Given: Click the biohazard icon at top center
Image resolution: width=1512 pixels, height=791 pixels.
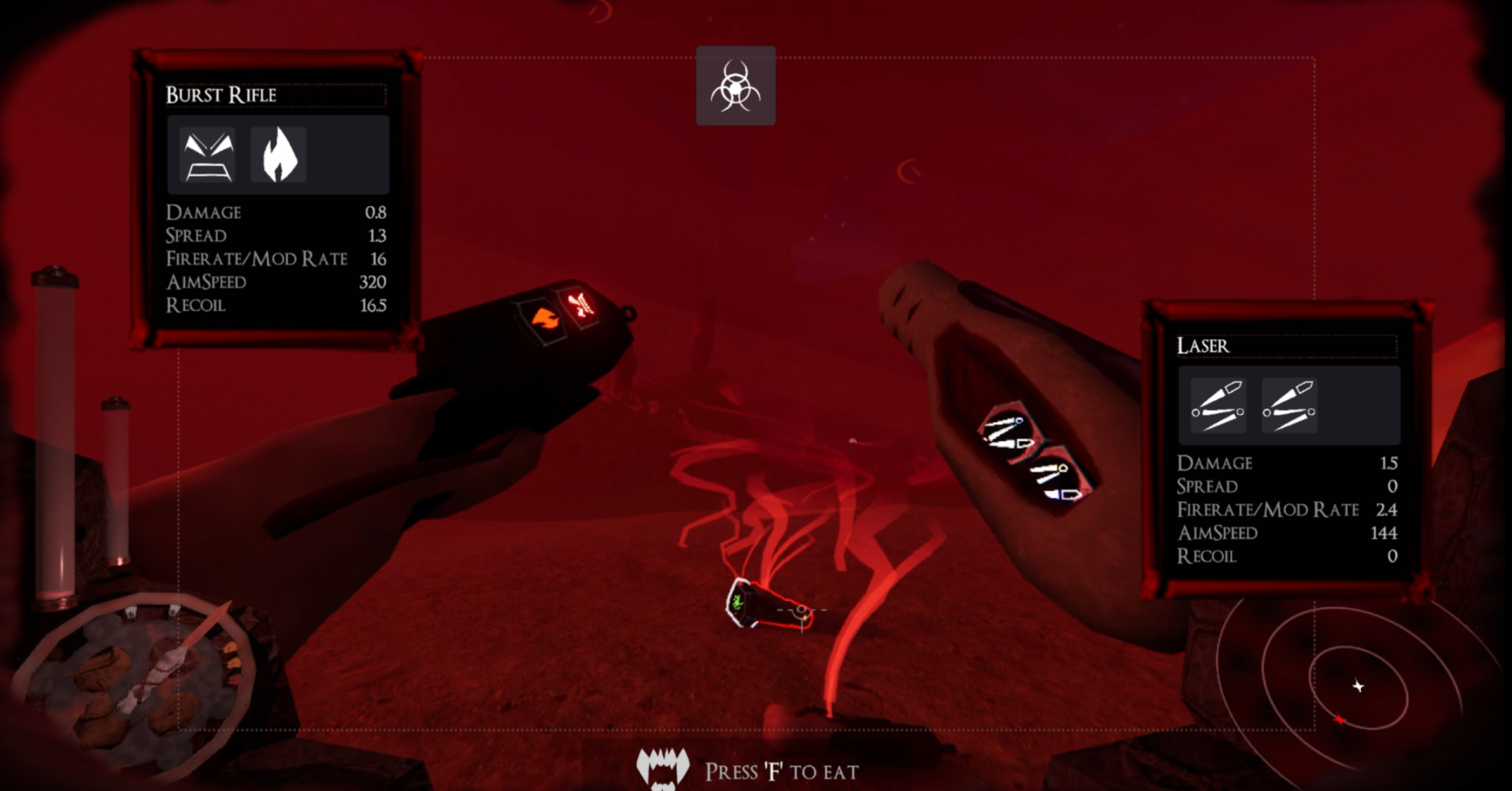Looking at the screenshot, I should tap(736, 86).
